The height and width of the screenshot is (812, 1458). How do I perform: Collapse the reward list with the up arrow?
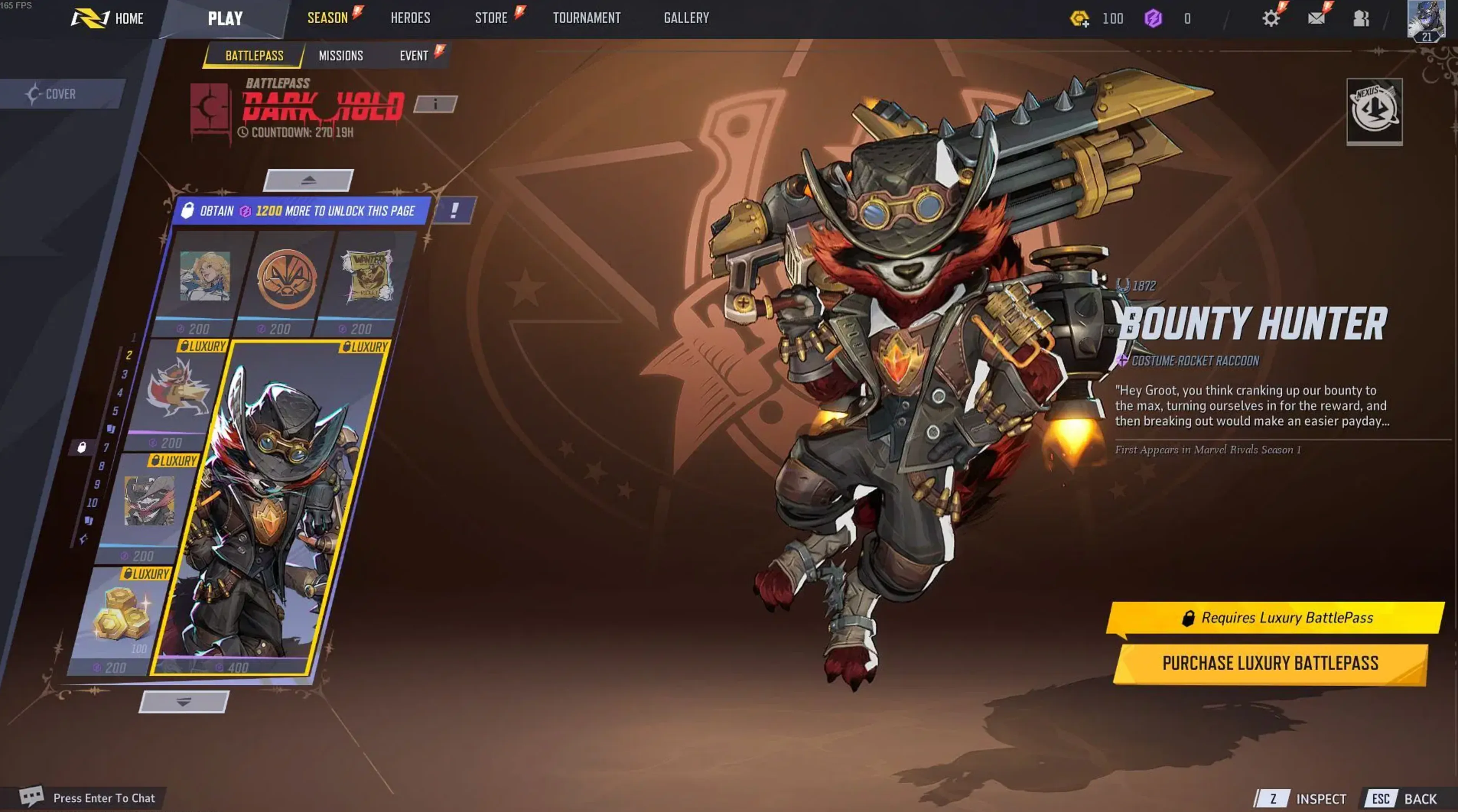[x=309, y=180]
